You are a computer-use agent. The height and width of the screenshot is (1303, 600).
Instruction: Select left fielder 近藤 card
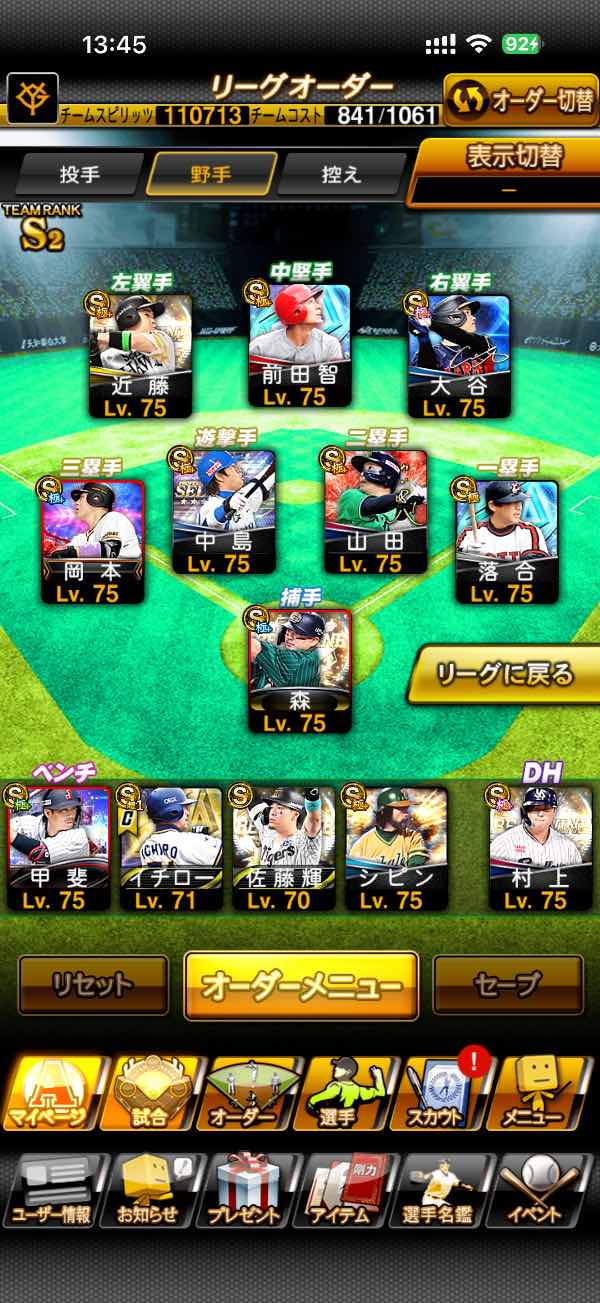pyautogui.click(x=139, y=355)
